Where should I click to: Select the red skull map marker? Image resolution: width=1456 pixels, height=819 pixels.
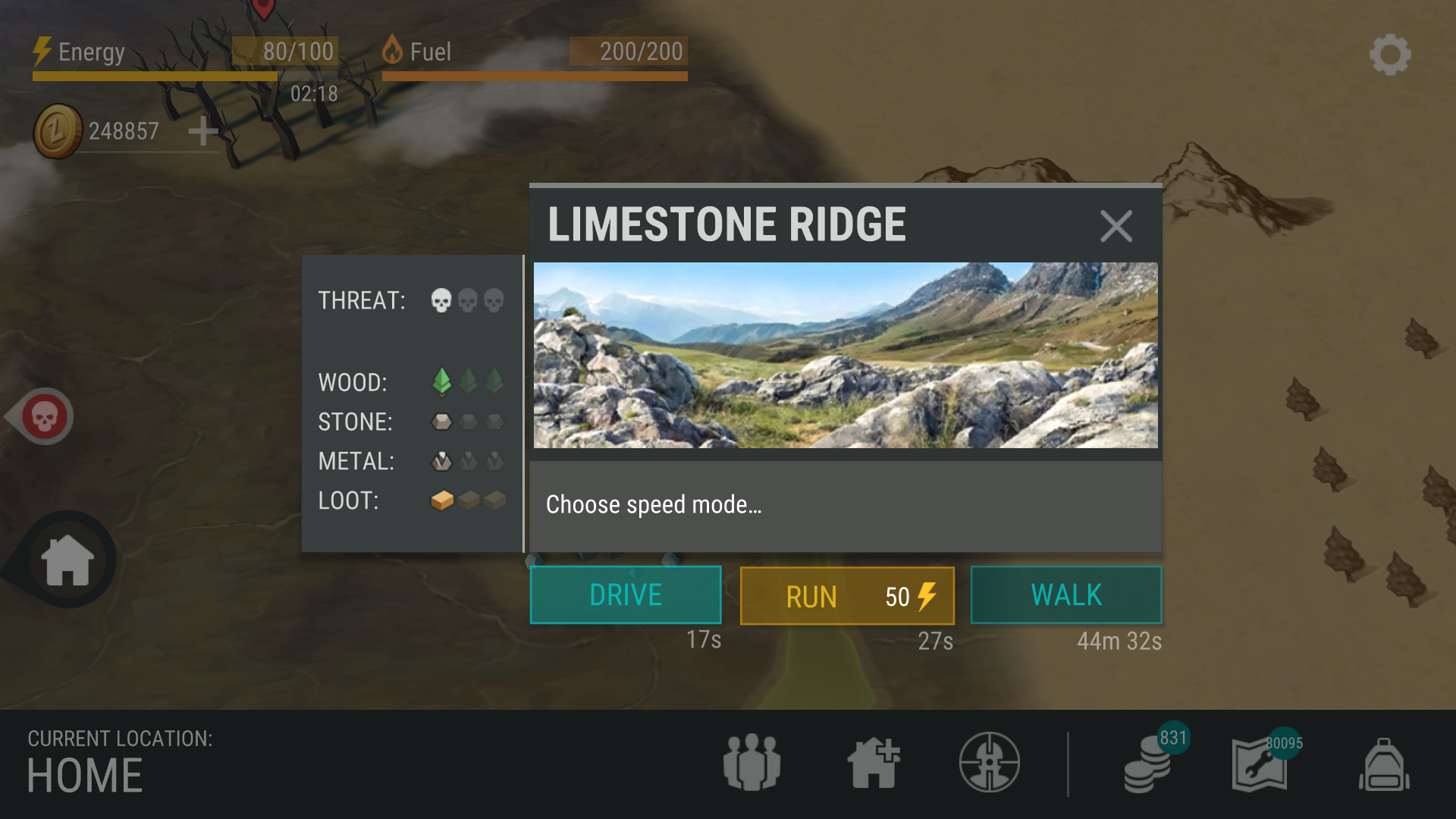click(44, 416)
